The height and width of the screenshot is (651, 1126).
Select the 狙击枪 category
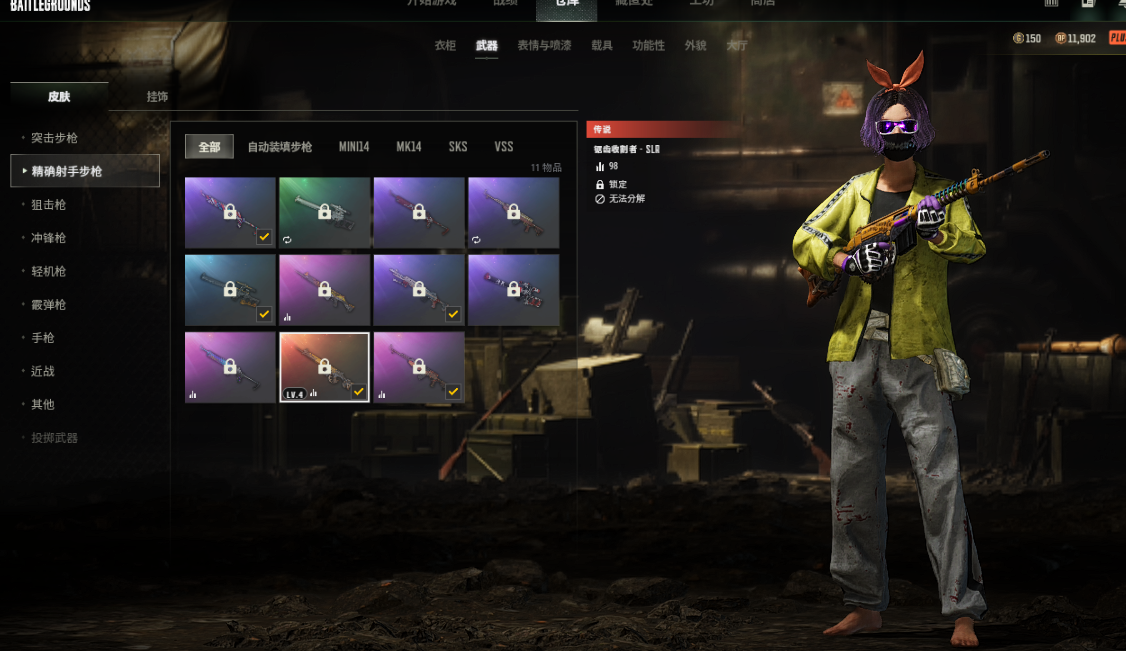[48, 205]
